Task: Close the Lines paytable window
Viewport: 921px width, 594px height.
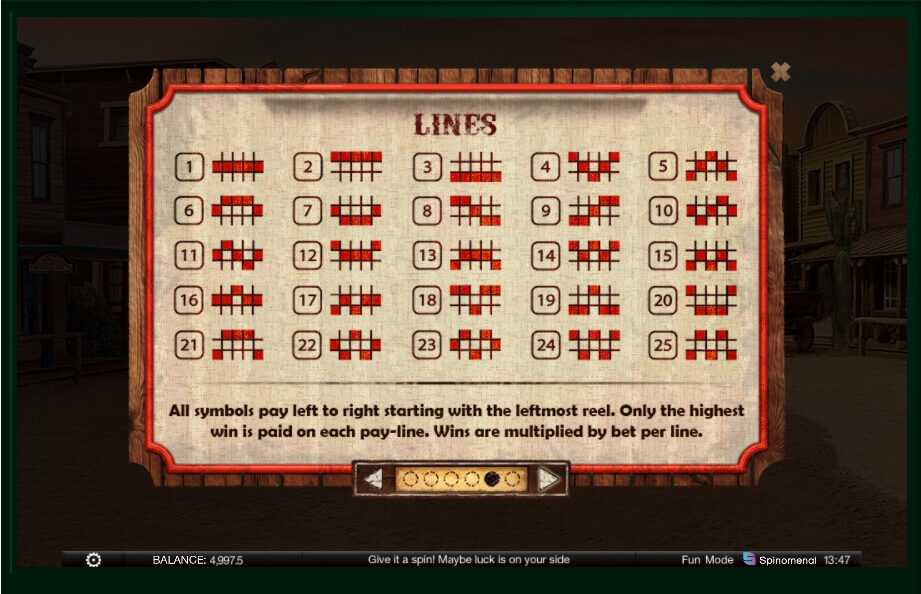Action: pyautogui.click(x=780, y=72)
